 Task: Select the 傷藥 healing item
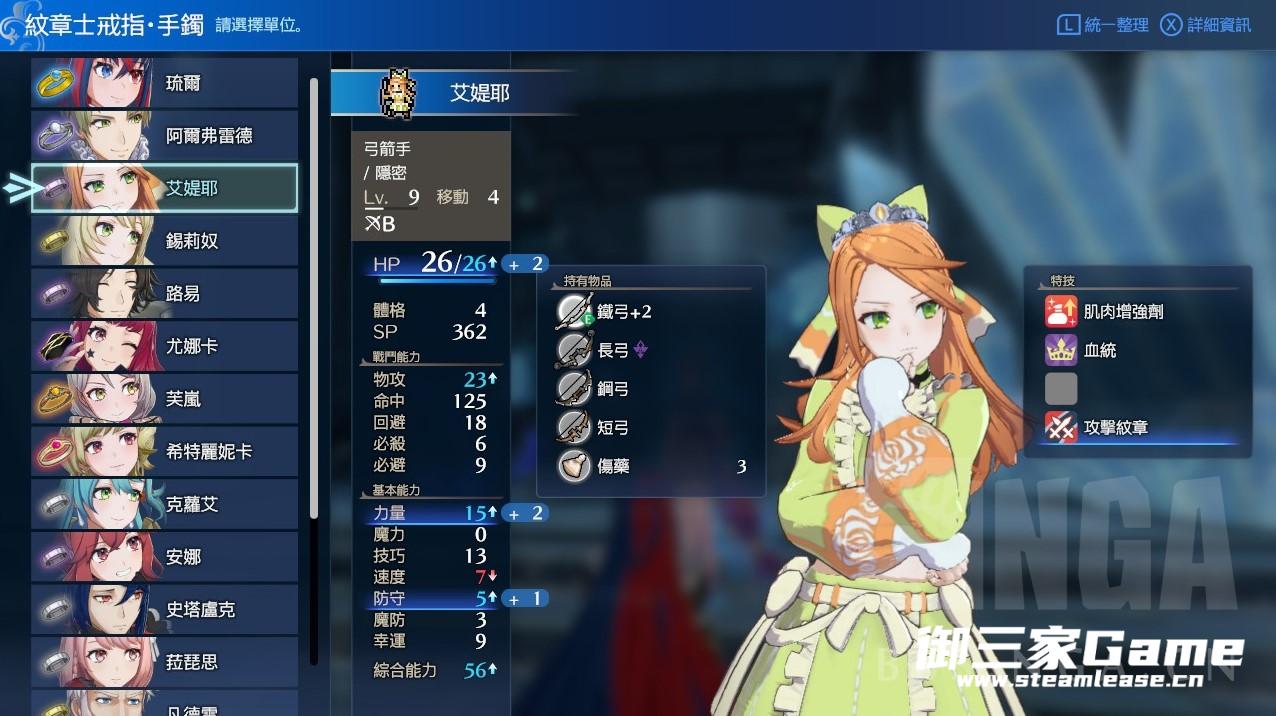pos(612,466)
